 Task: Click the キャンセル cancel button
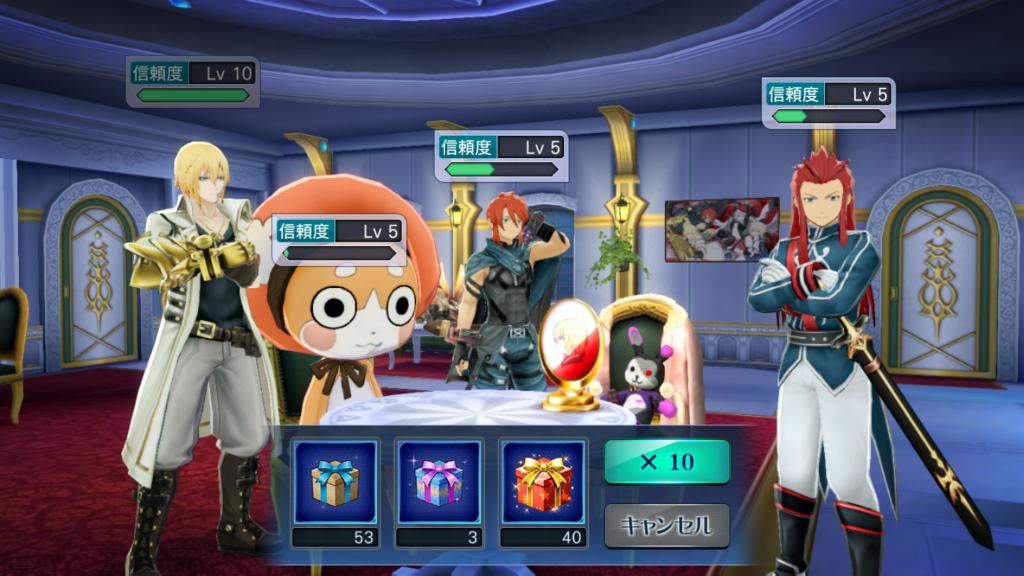pos(667,525)
